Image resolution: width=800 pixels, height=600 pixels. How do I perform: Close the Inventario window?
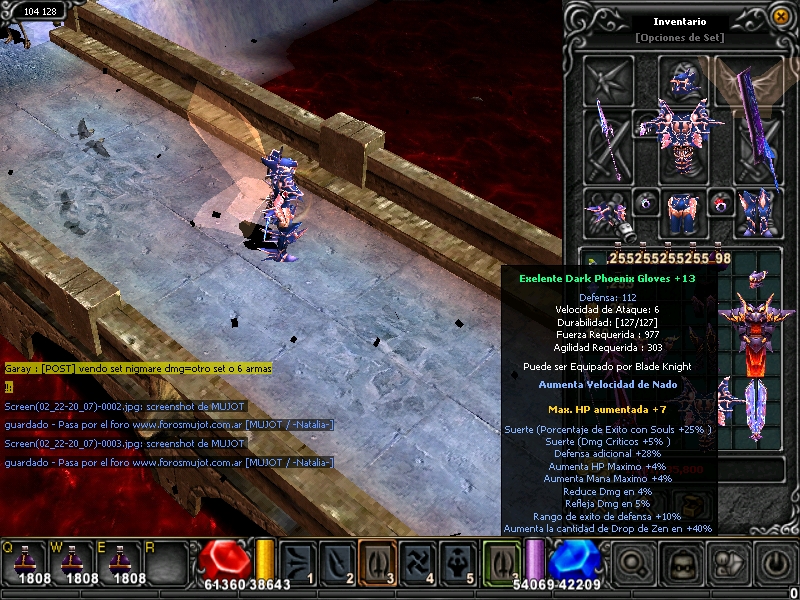(780, 16)
